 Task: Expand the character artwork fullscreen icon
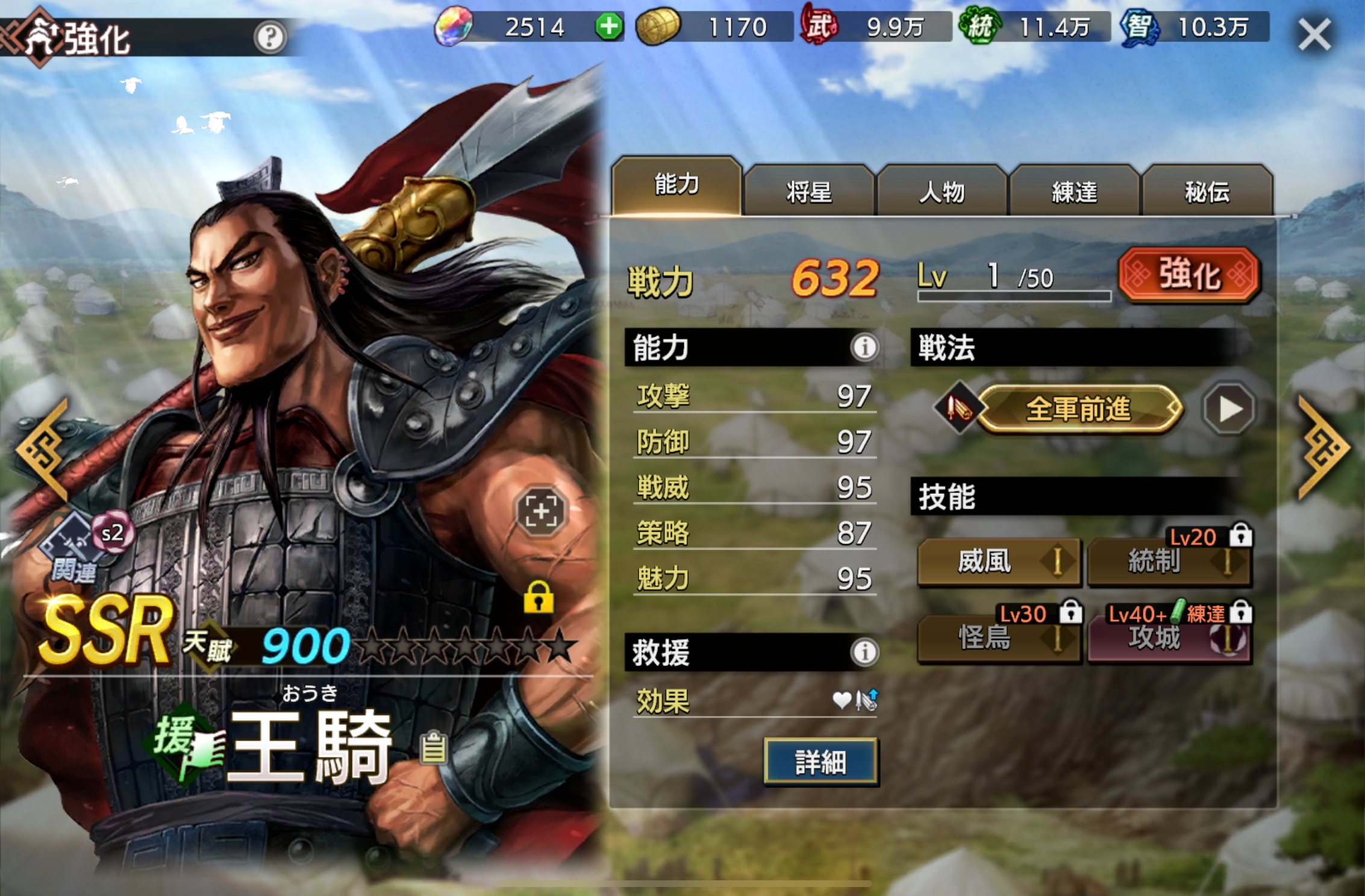pyautogui.click(x=540, y=511)
